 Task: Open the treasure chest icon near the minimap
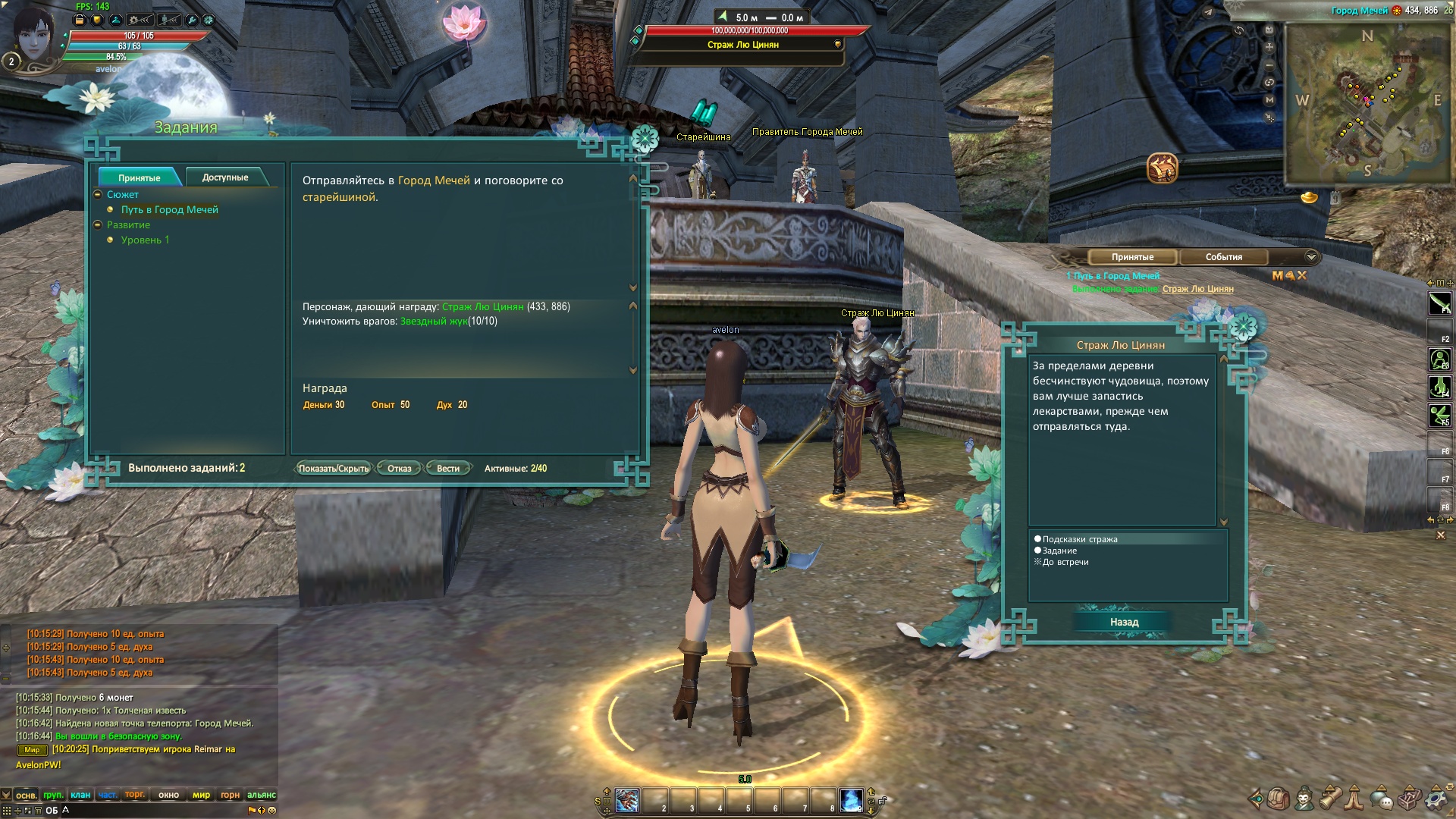pos(1162,168)
